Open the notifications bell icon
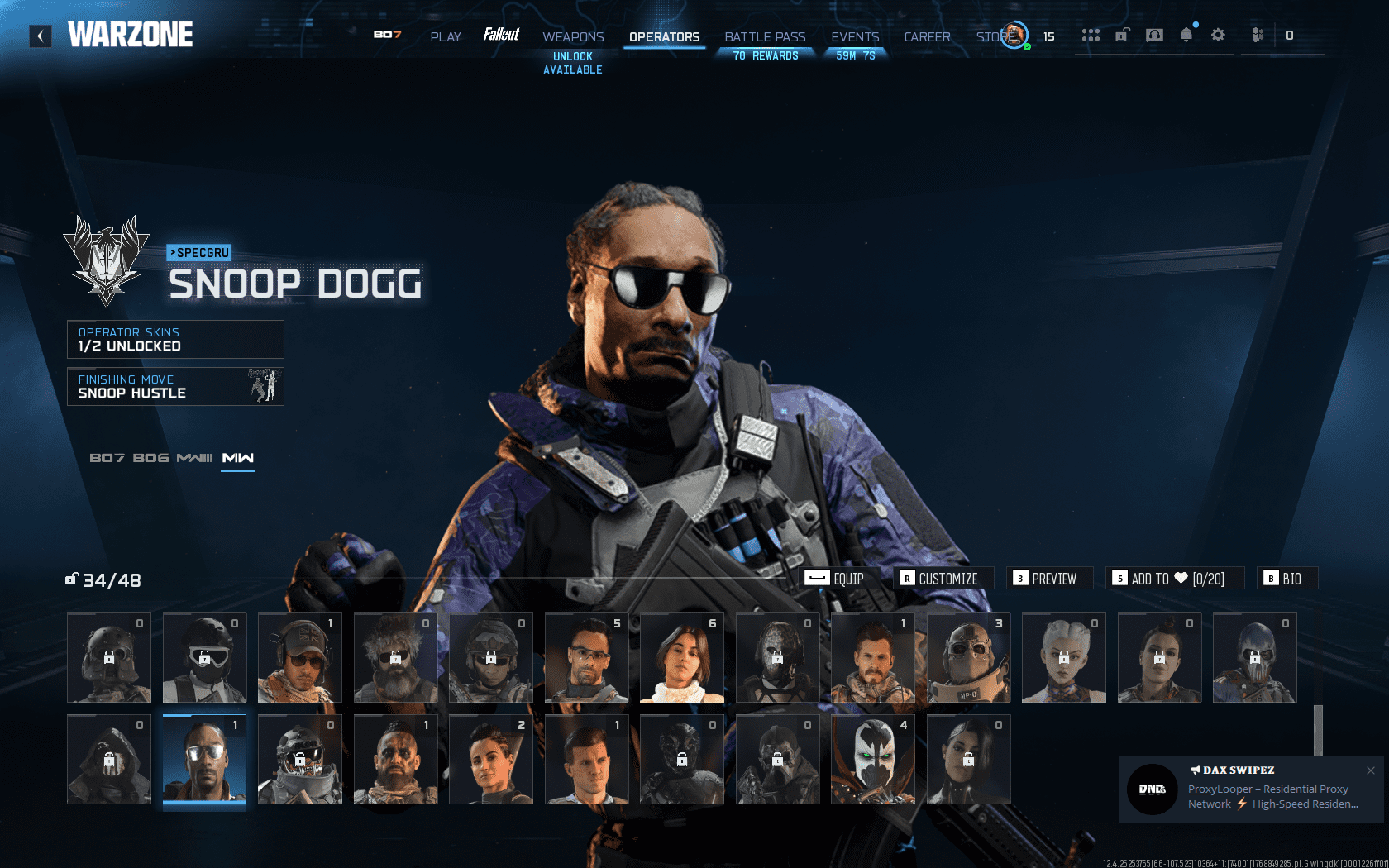Viewport: 1389px width, 868px height. [x=1186, y=36]
